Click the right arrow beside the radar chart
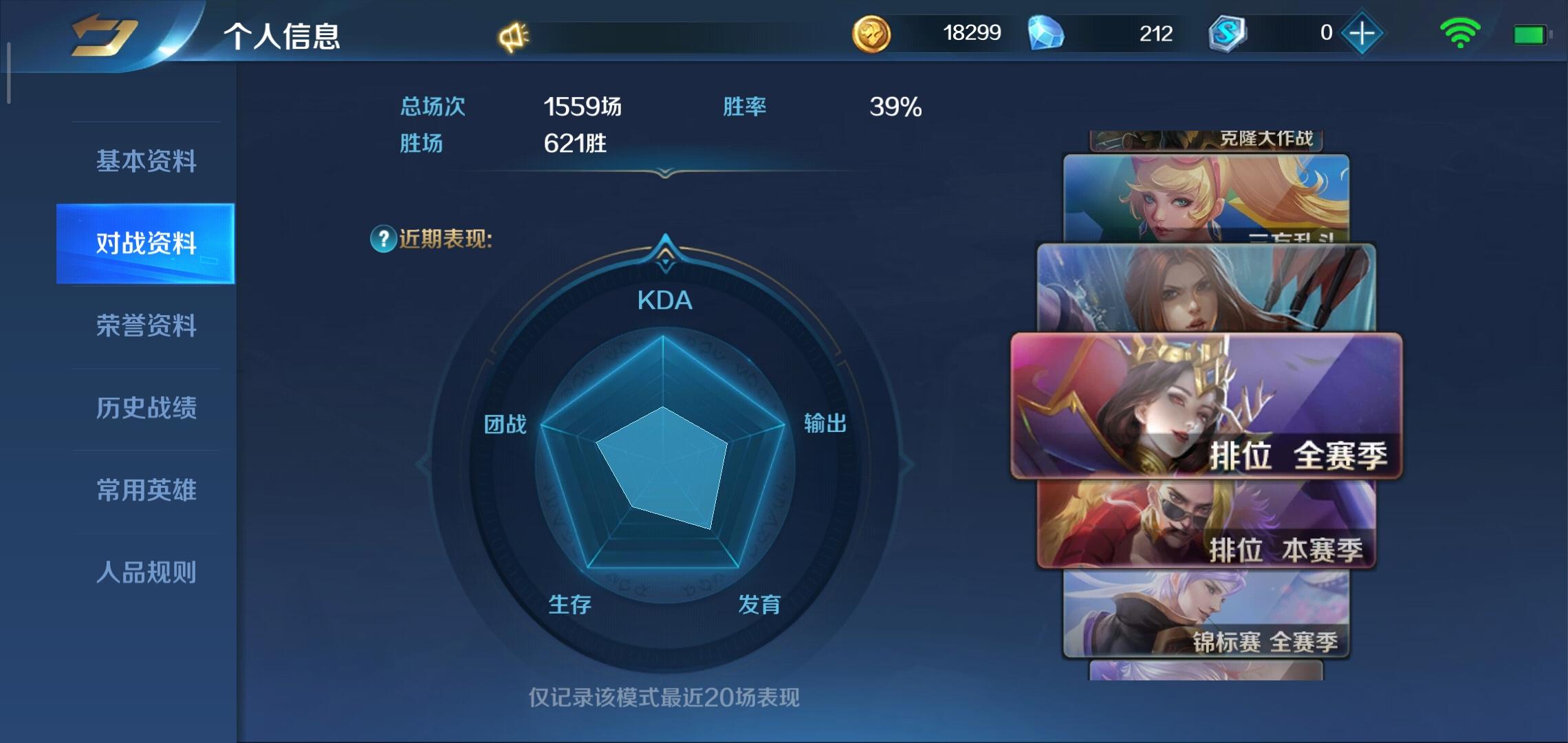Viewport: 1568px width, 743px height. coord(906,462)
